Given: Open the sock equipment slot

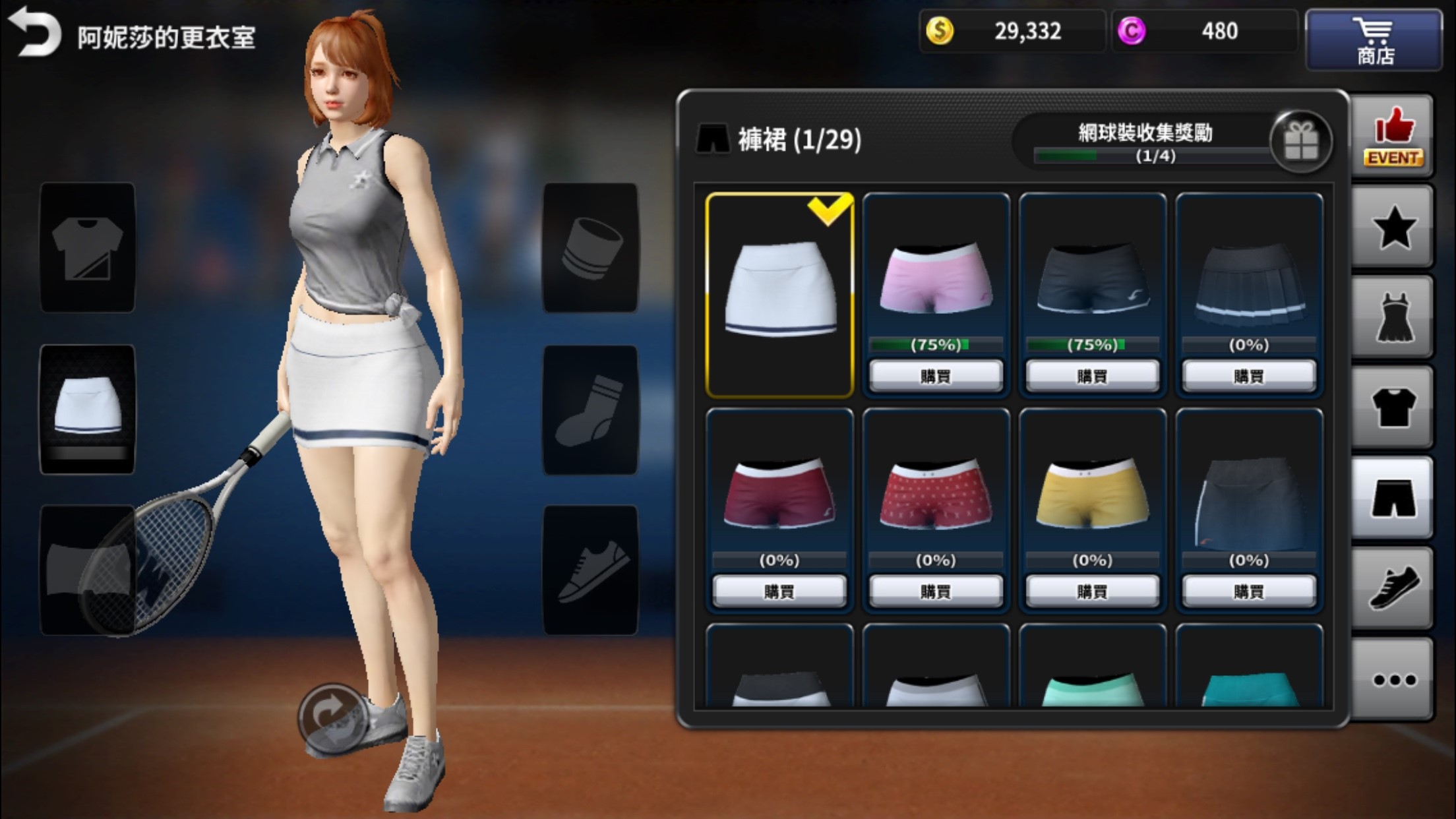Looking at the screenshot, I should click(590, 410).
